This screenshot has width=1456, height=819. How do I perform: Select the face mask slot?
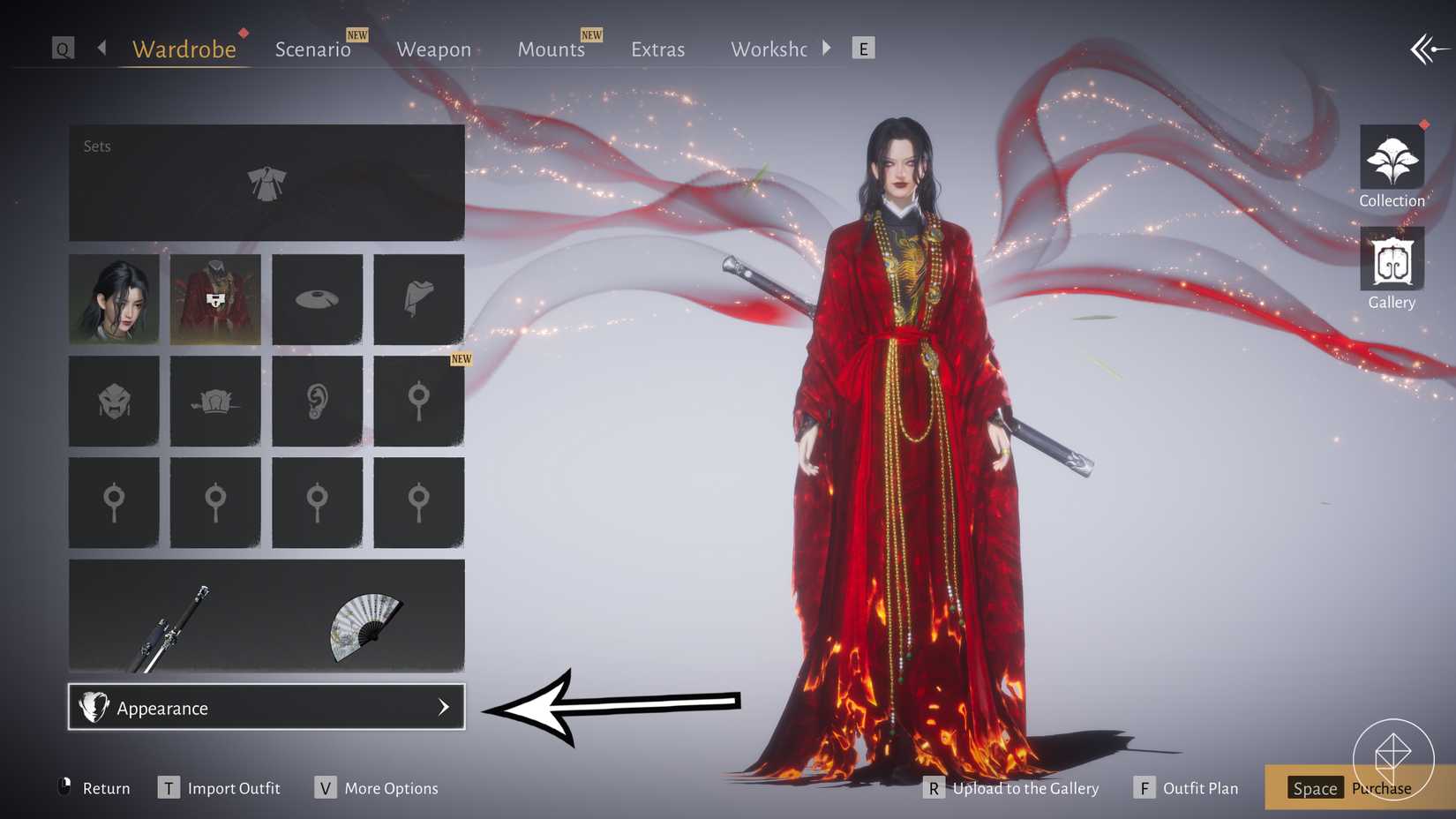(x=114, y=401)
